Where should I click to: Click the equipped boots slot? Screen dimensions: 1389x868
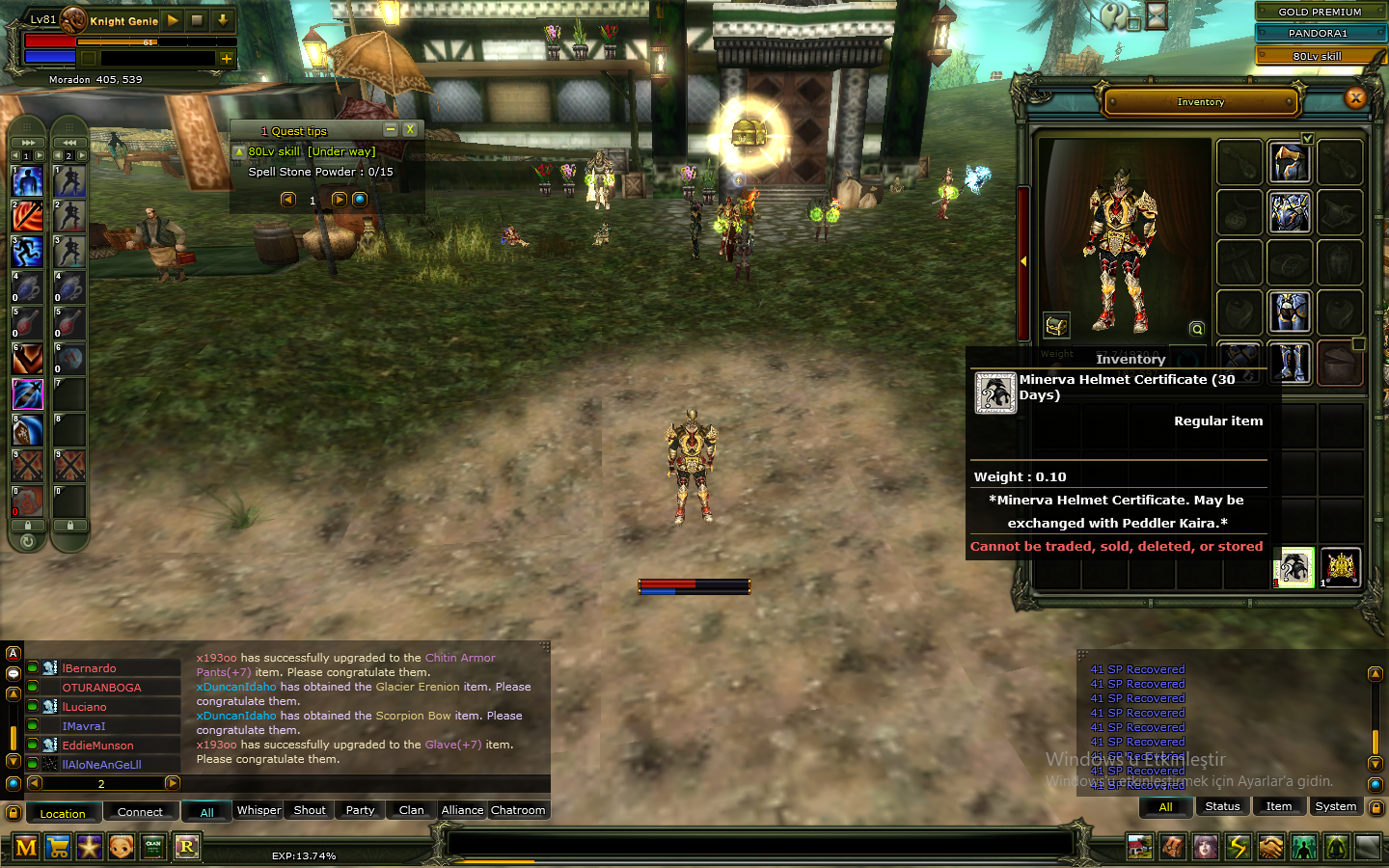coord(1290,363)
